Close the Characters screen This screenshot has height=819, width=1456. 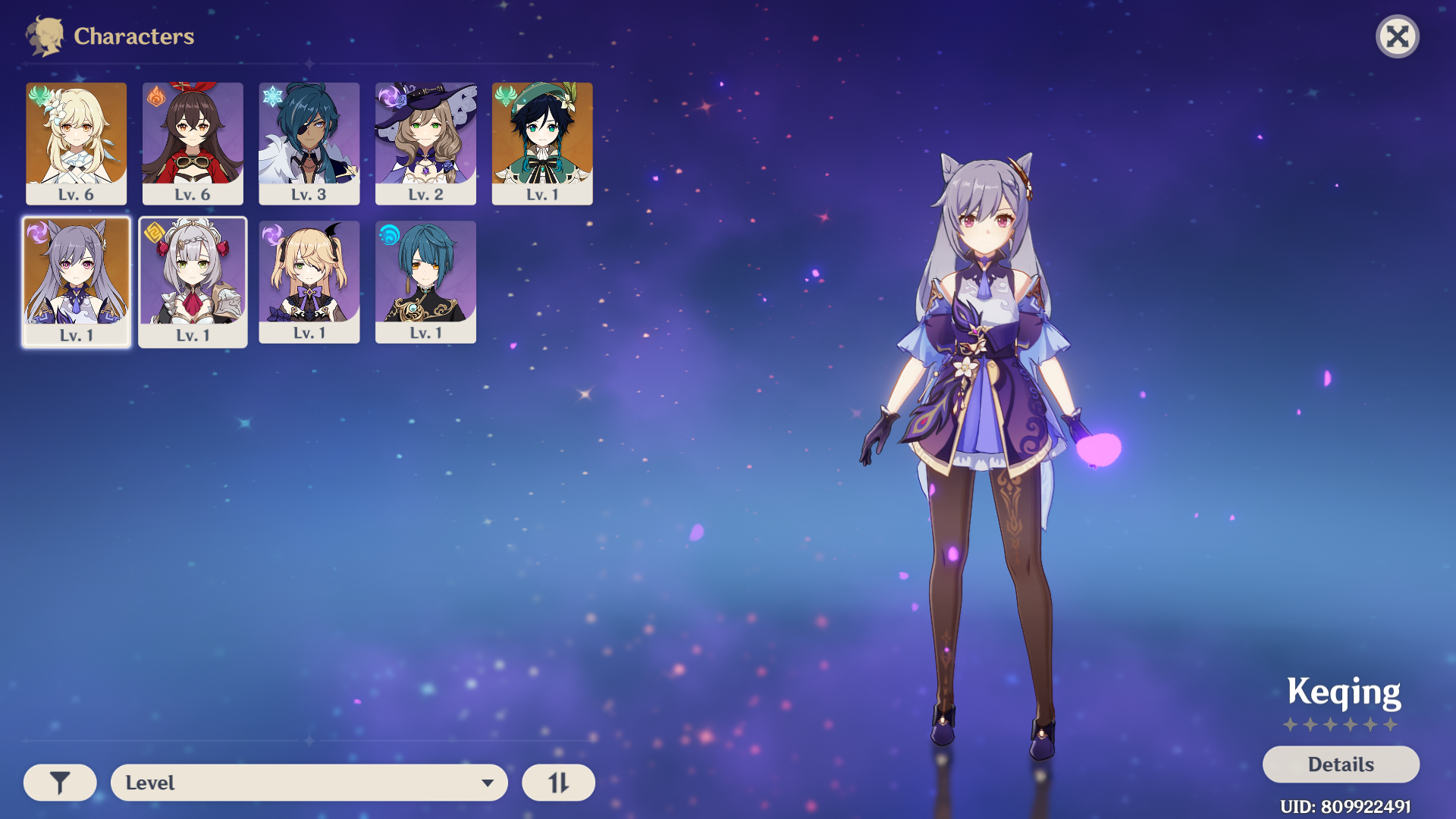[x=1397, y=36]
